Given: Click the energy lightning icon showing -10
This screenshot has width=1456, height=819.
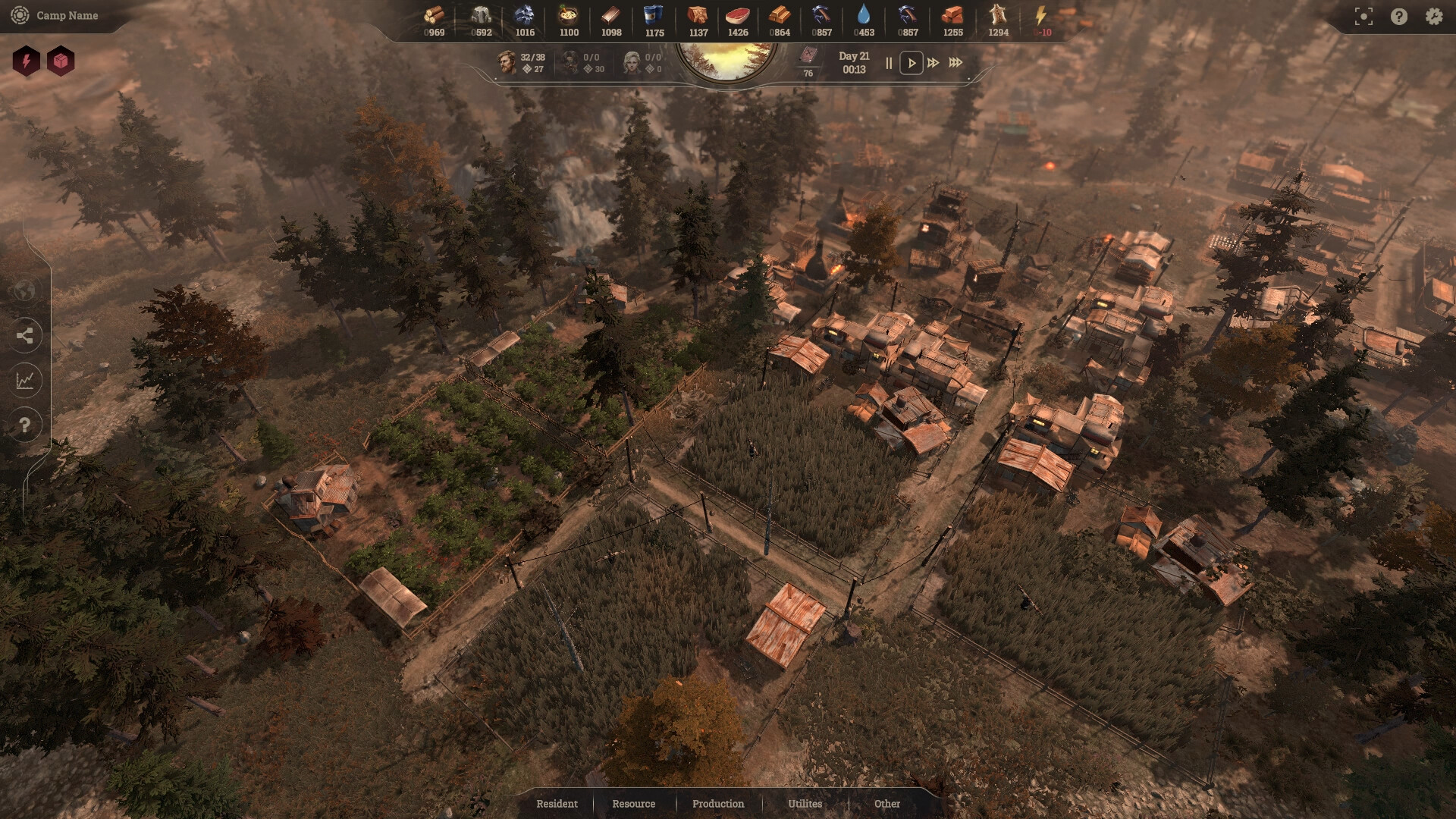Looking at the screenshot, I should [1041, 14].
